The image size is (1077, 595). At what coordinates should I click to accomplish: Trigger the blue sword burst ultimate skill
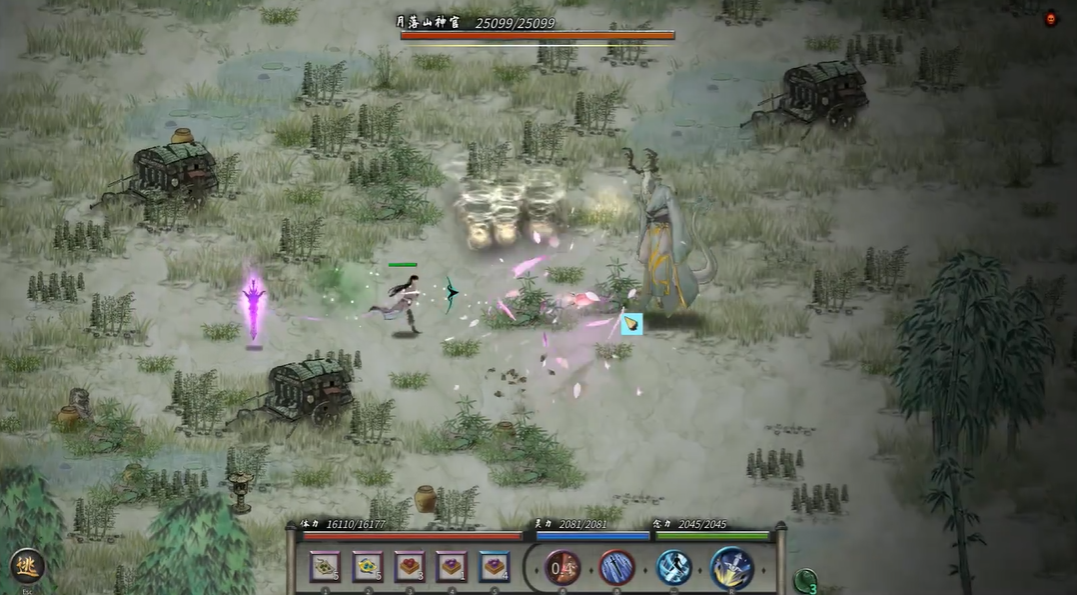point(732,567)
